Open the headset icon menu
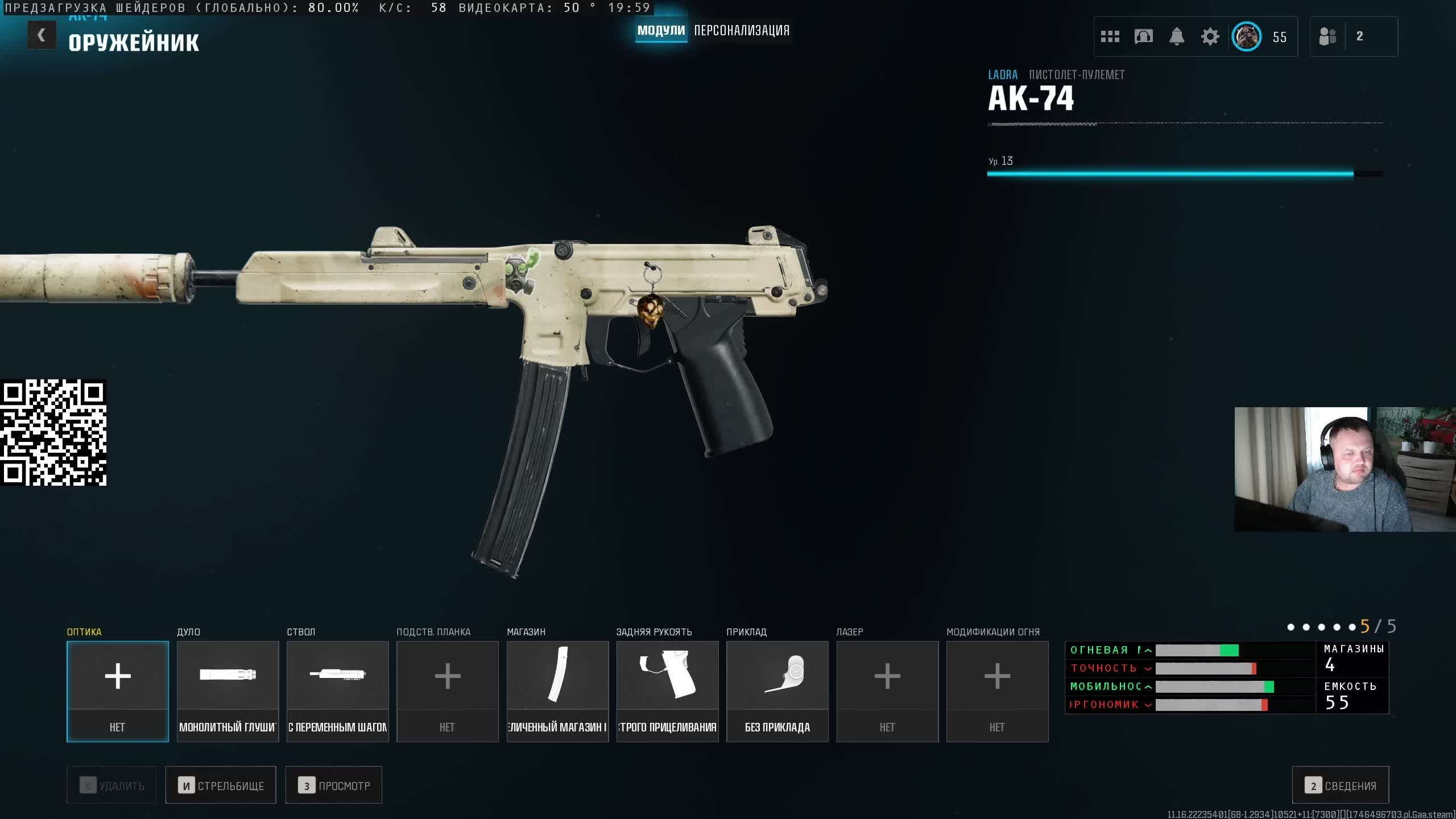This screenshot has height=819, width=1456. click(x=1143, y=37)
